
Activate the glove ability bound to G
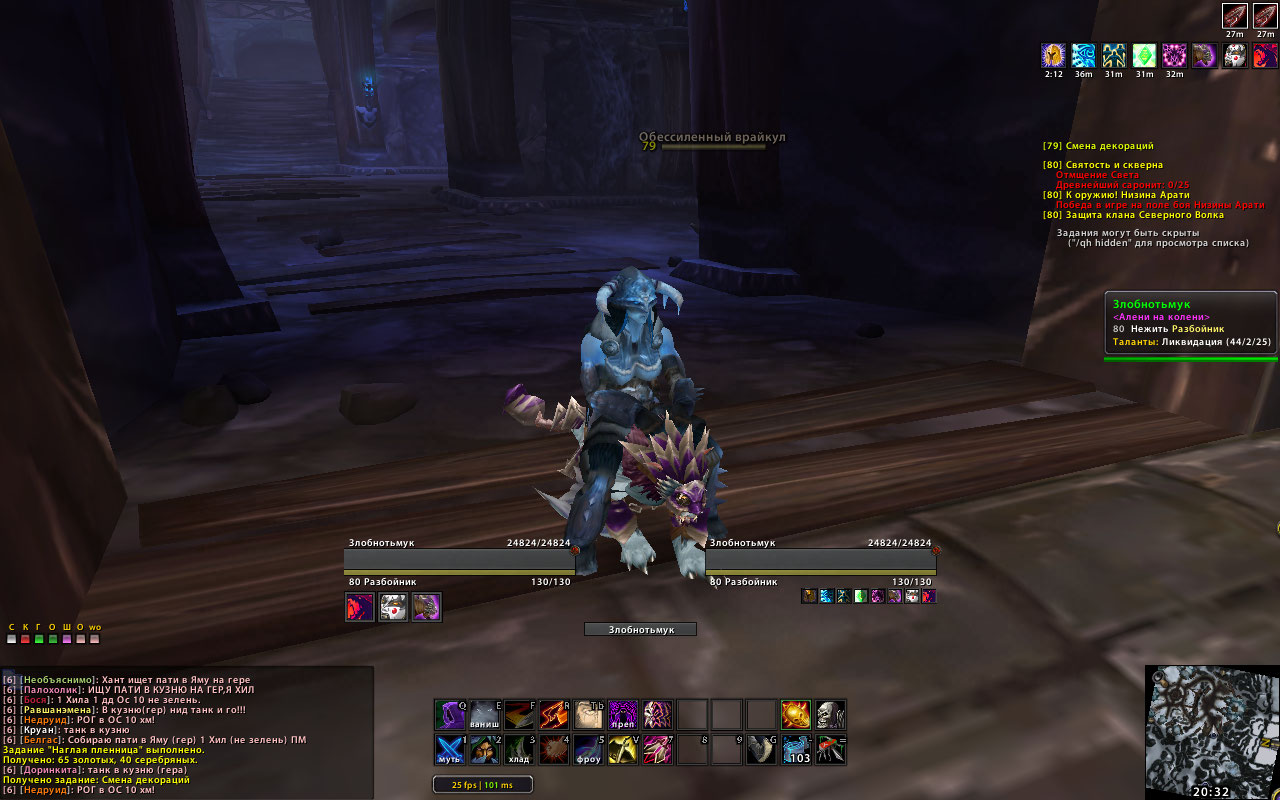[x=762, y=749]
